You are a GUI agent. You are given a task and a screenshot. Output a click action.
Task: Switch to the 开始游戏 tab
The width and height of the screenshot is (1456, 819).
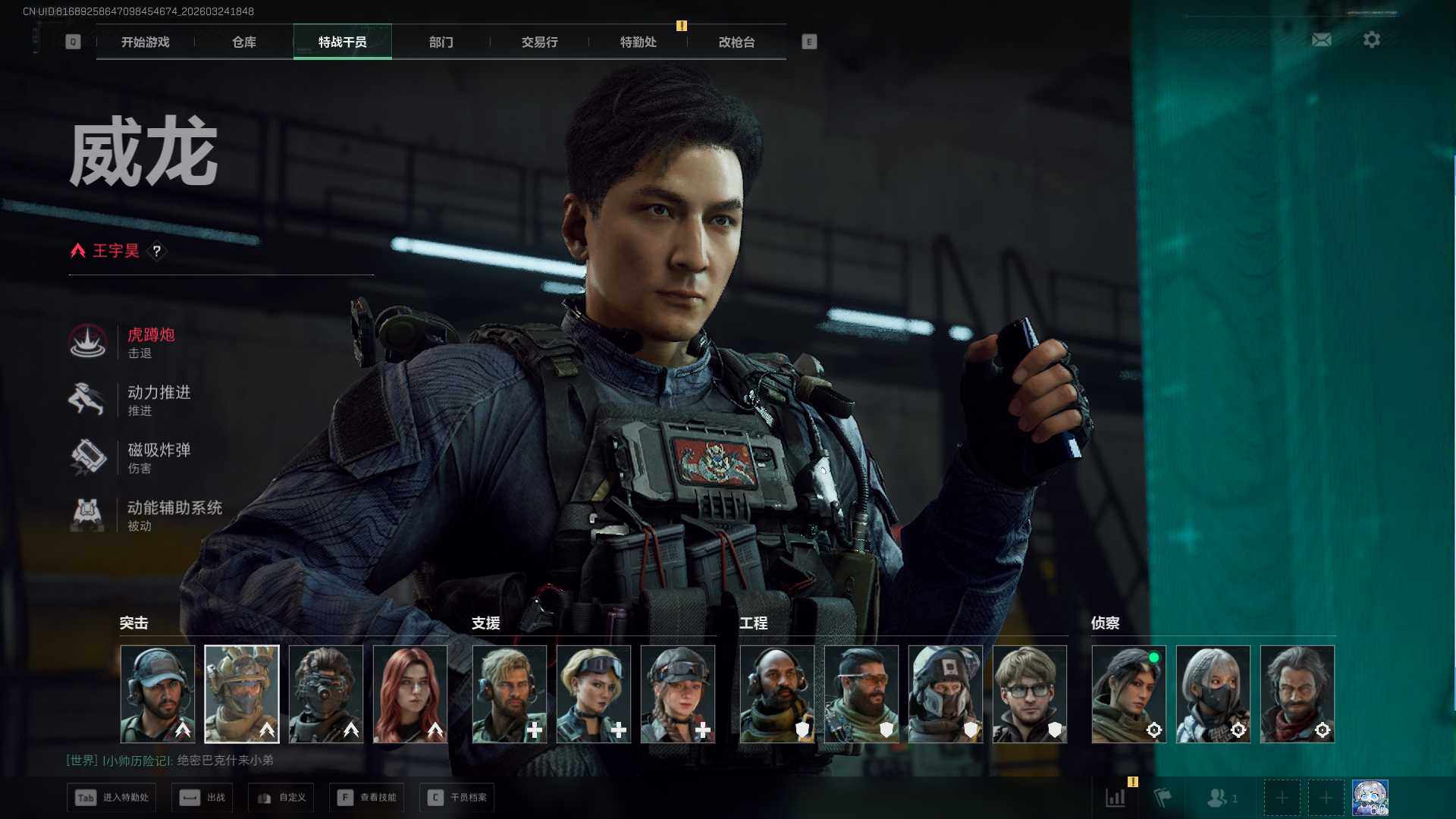145,42
